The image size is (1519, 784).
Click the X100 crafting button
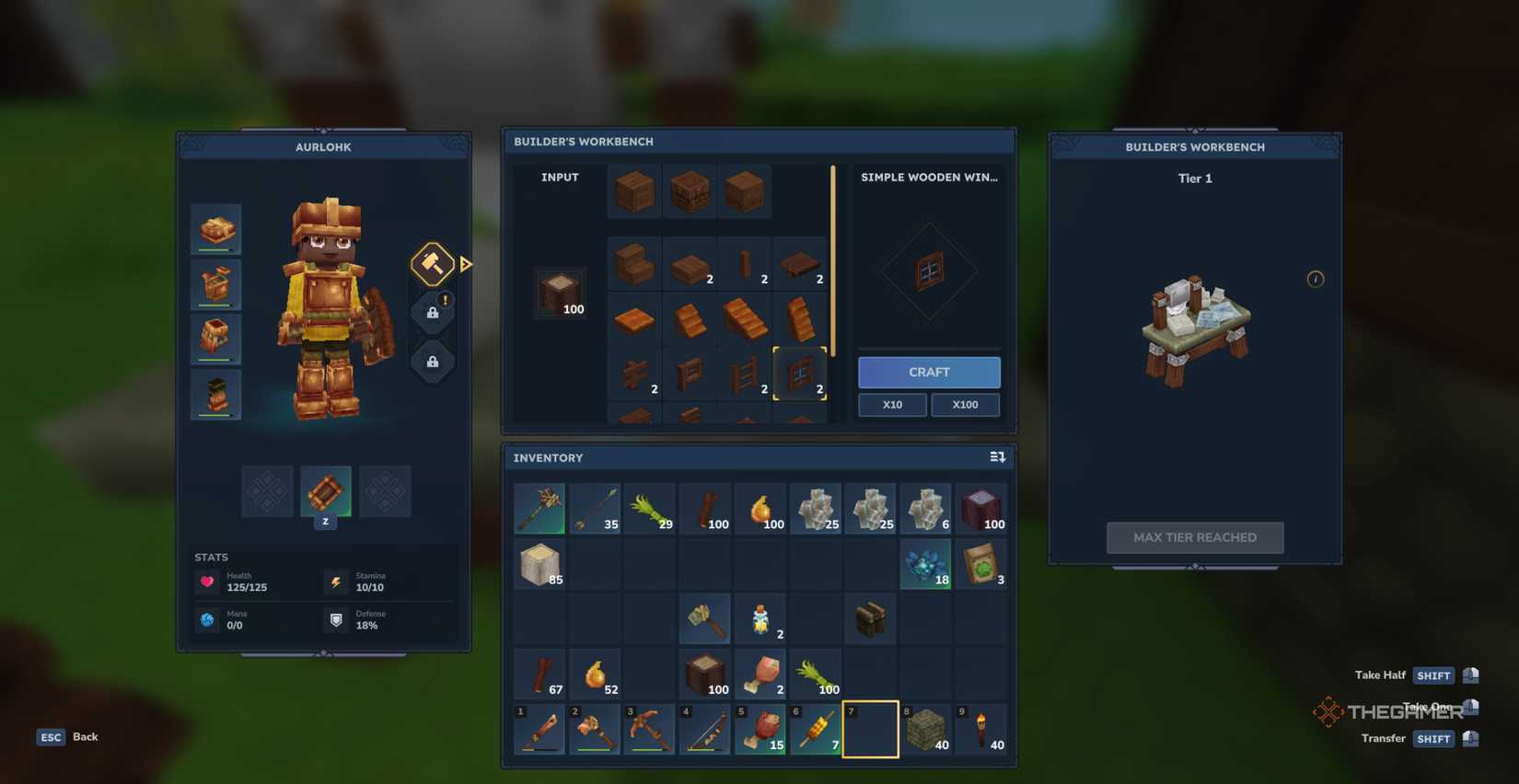click(965, 404)
